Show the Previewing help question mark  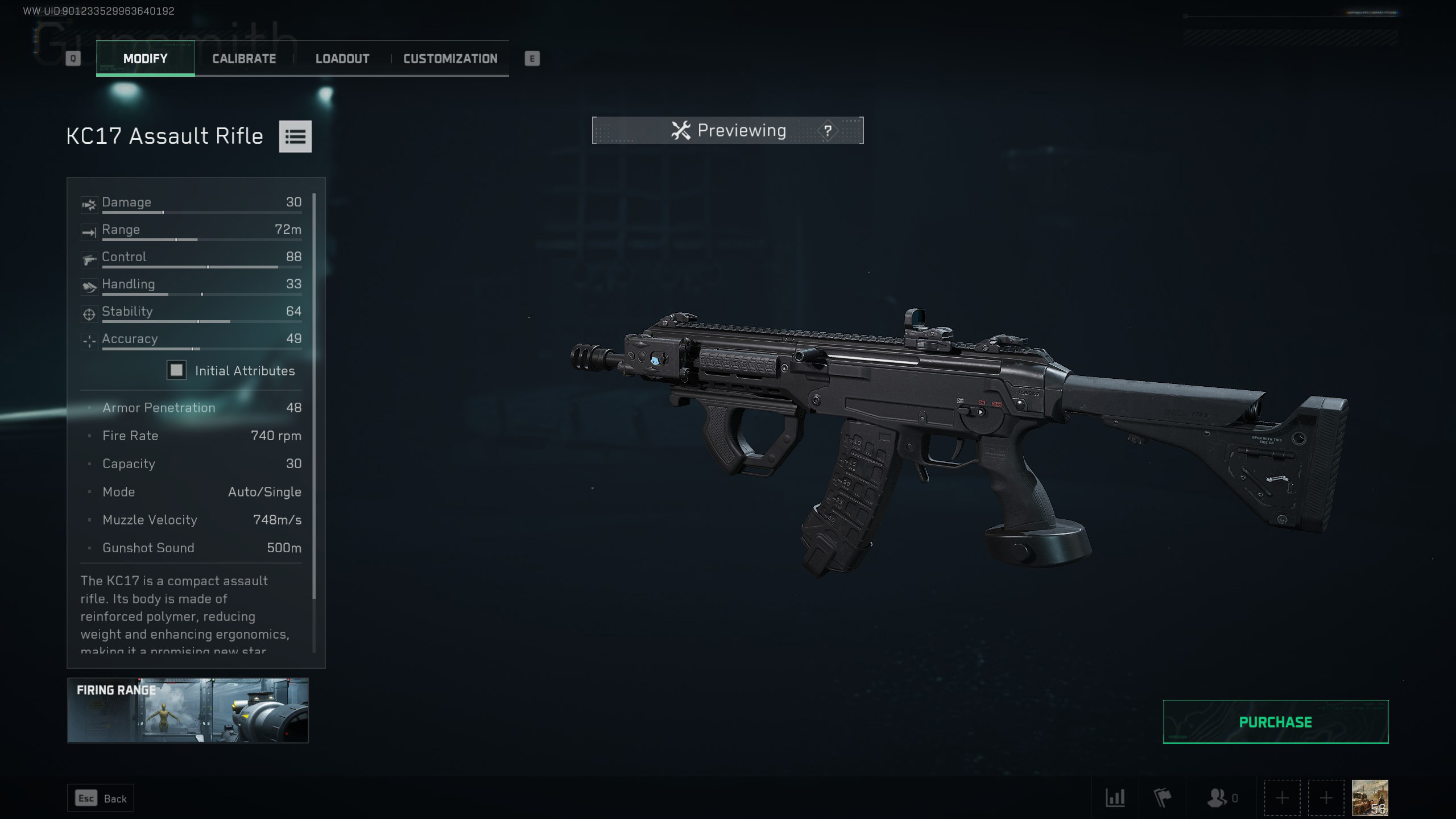click(x=828, y=131)
